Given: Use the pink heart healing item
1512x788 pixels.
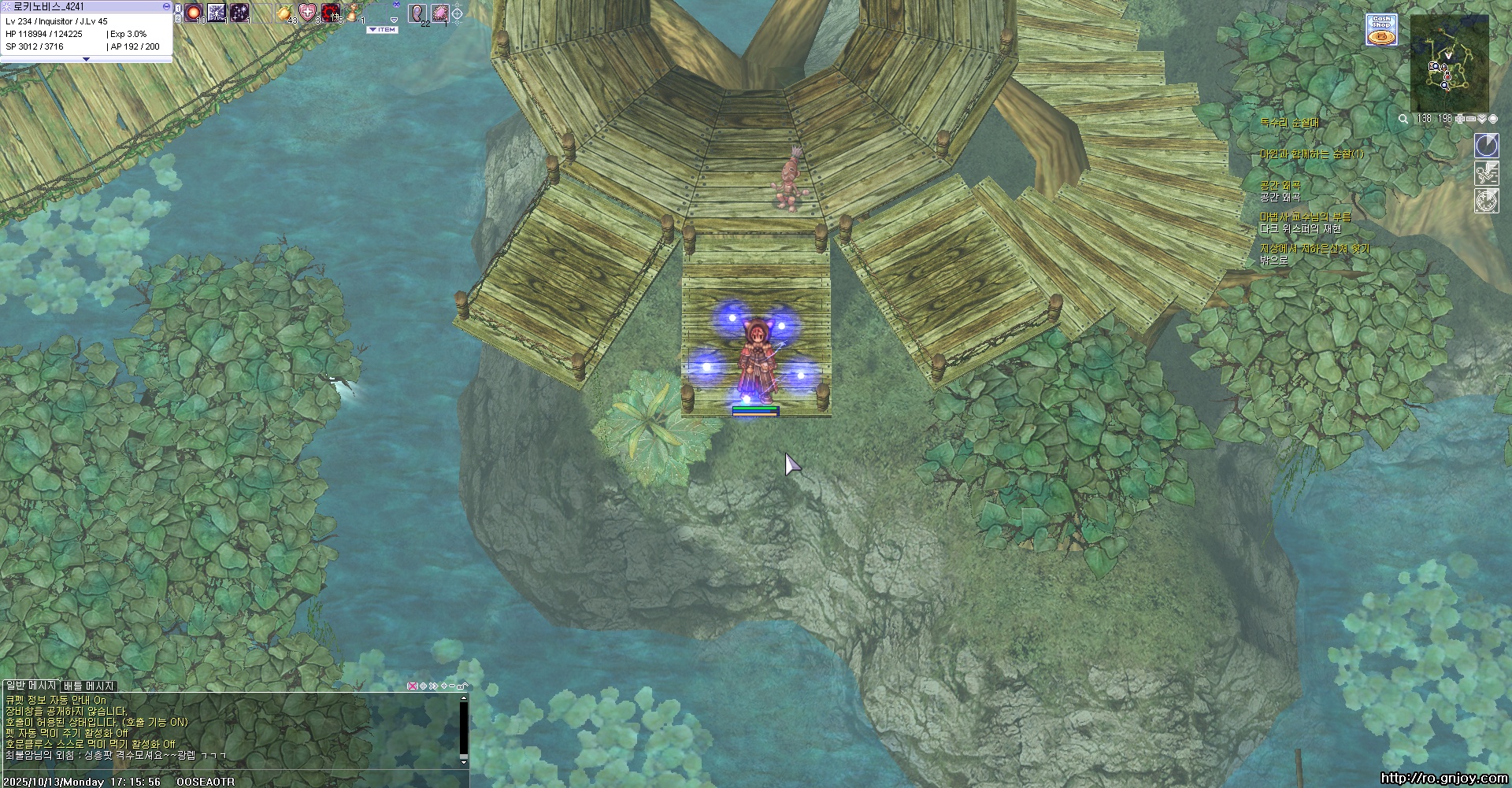Looking at the screenshot, I should [x=307, y=13].
